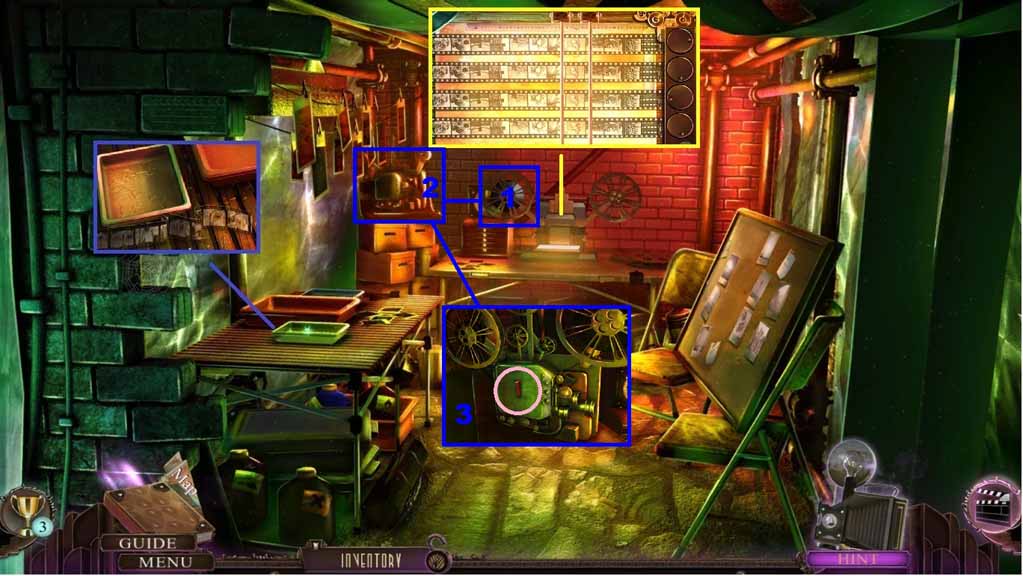
Task: Open the Guide
Action: click(x=148, y=543)
